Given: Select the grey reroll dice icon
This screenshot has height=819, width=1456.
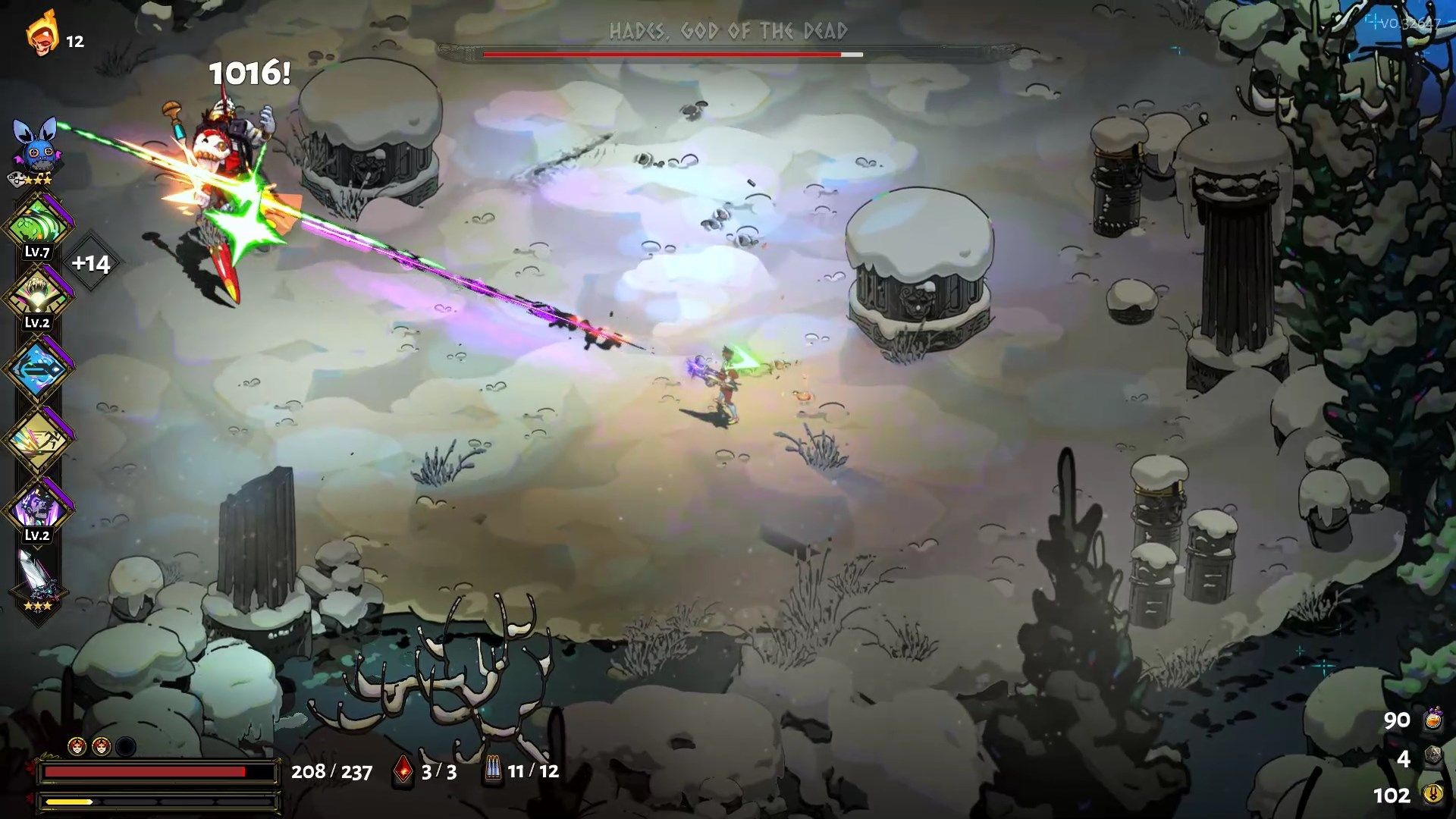Looking at the screenshot, I should (1432, 757).
